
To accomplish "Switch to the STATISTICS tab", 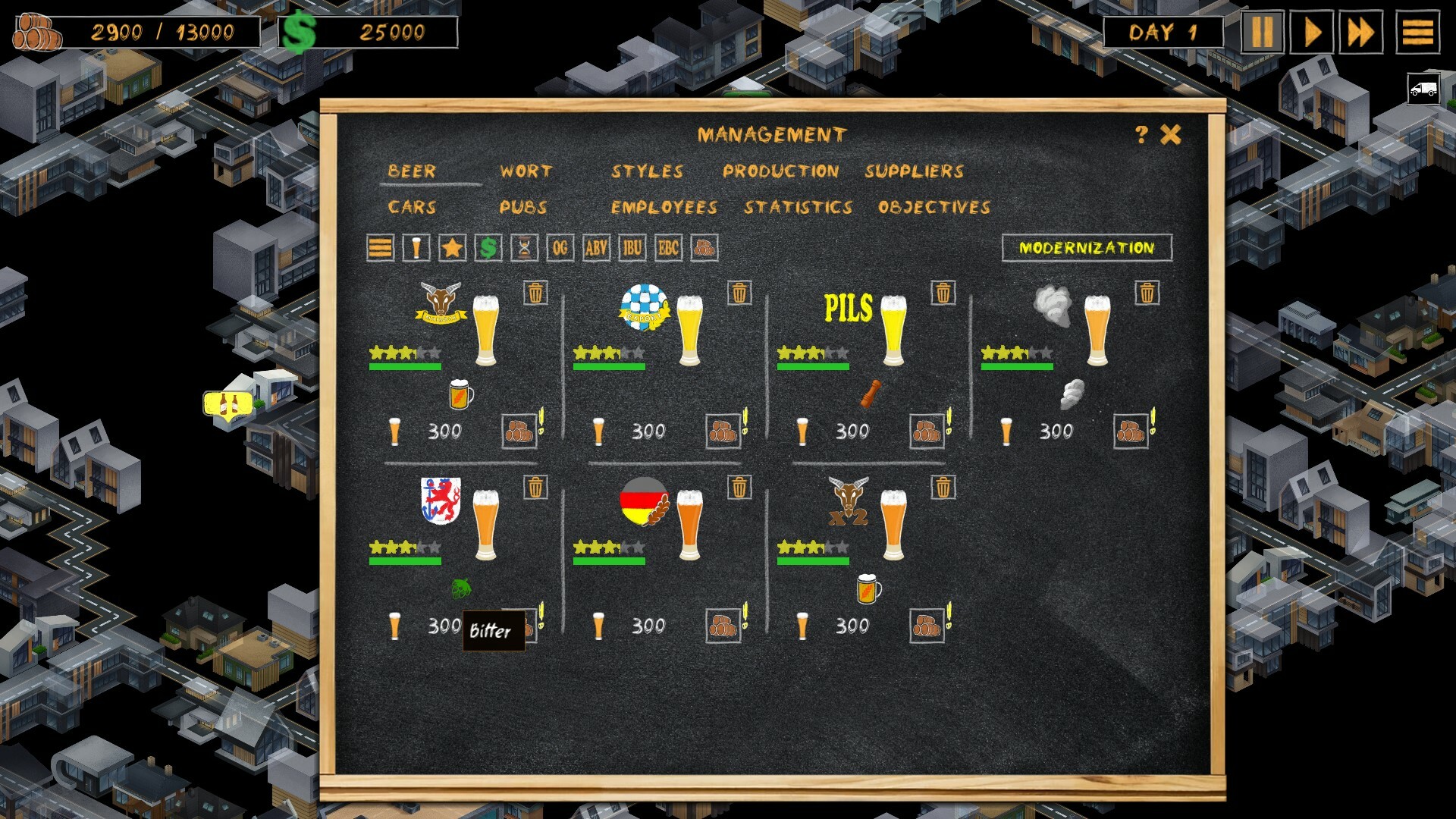I will (800, 207).
